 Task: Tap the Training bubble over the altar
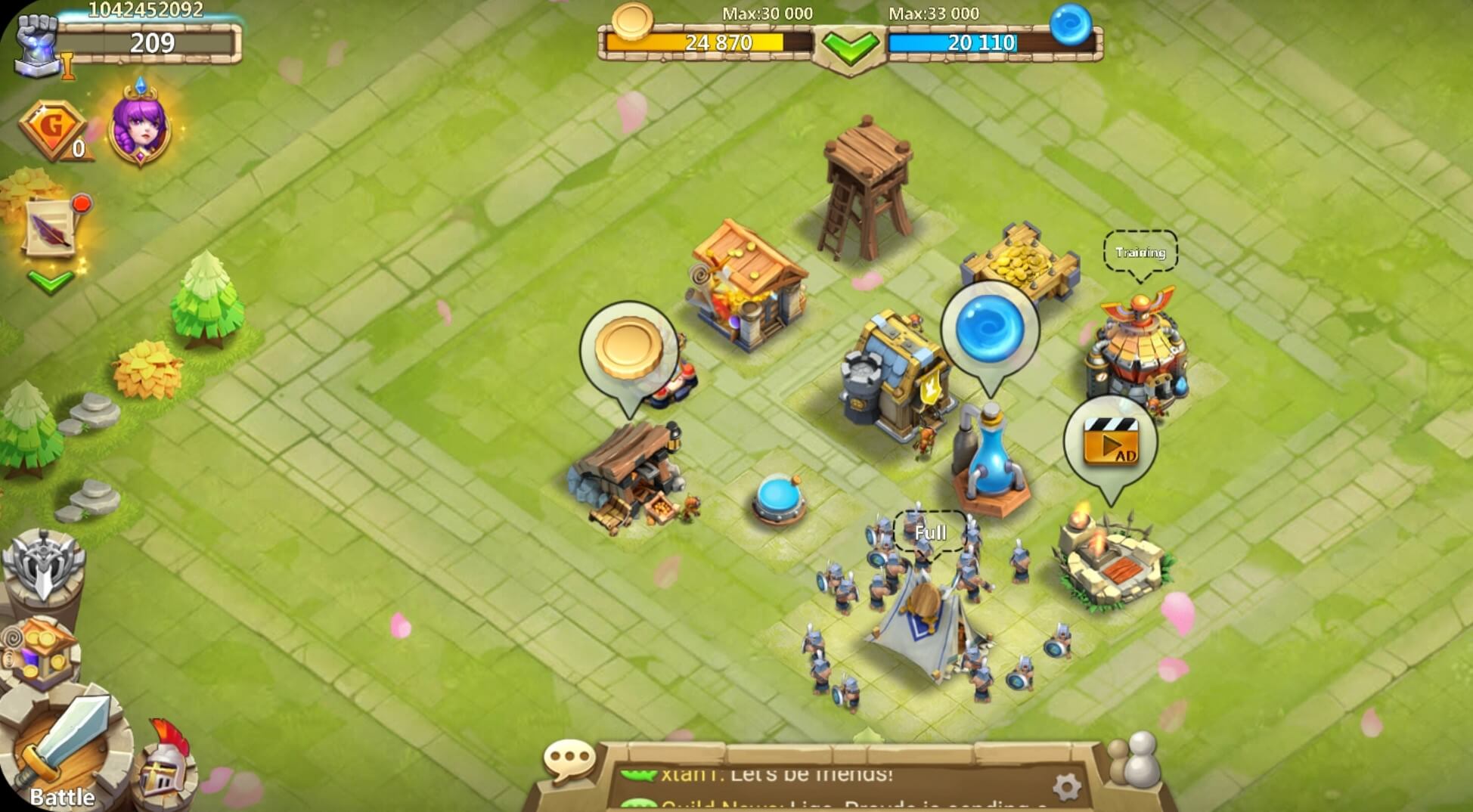pyautogui.click(x=1142, y=249)
